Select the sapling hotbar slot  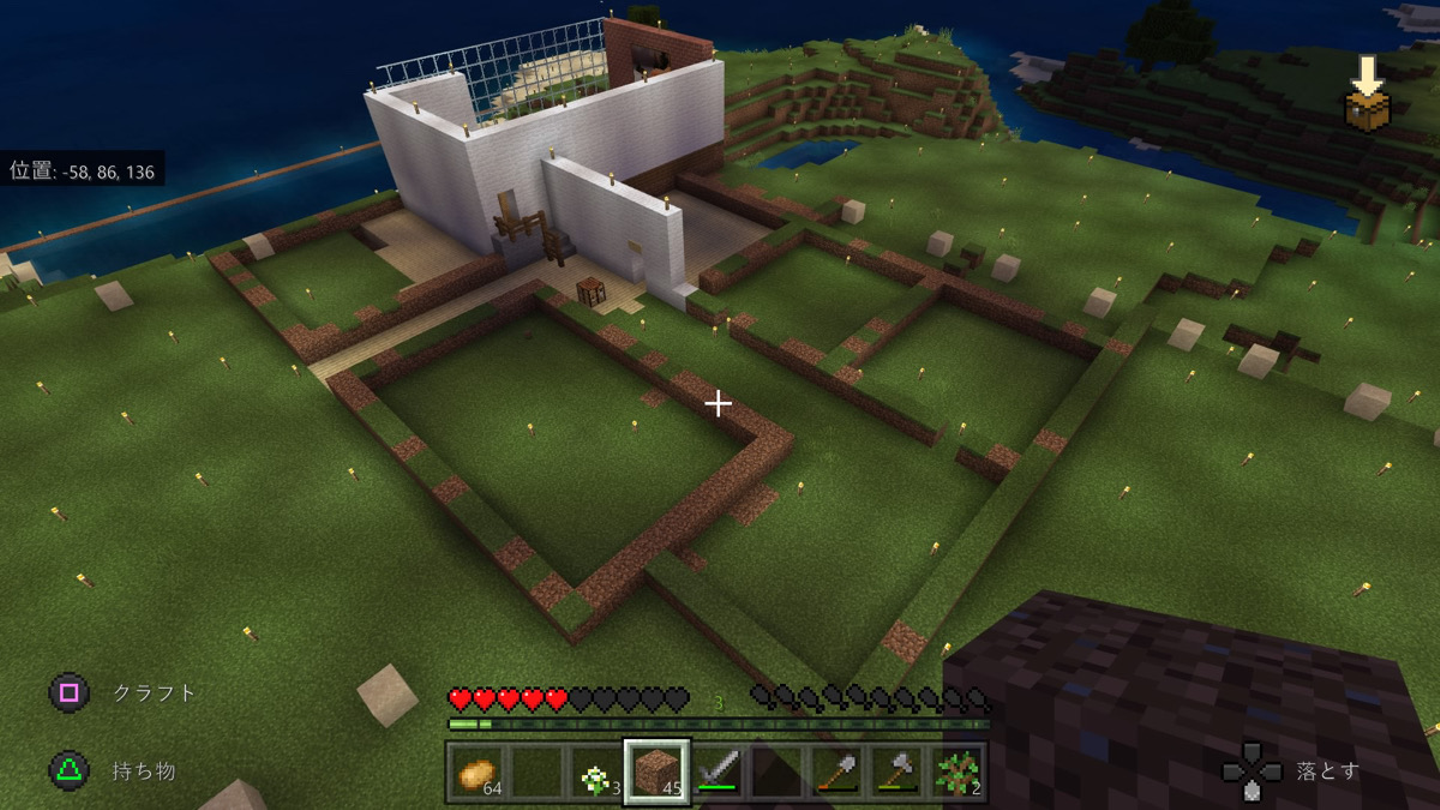(x=957, y=772)
